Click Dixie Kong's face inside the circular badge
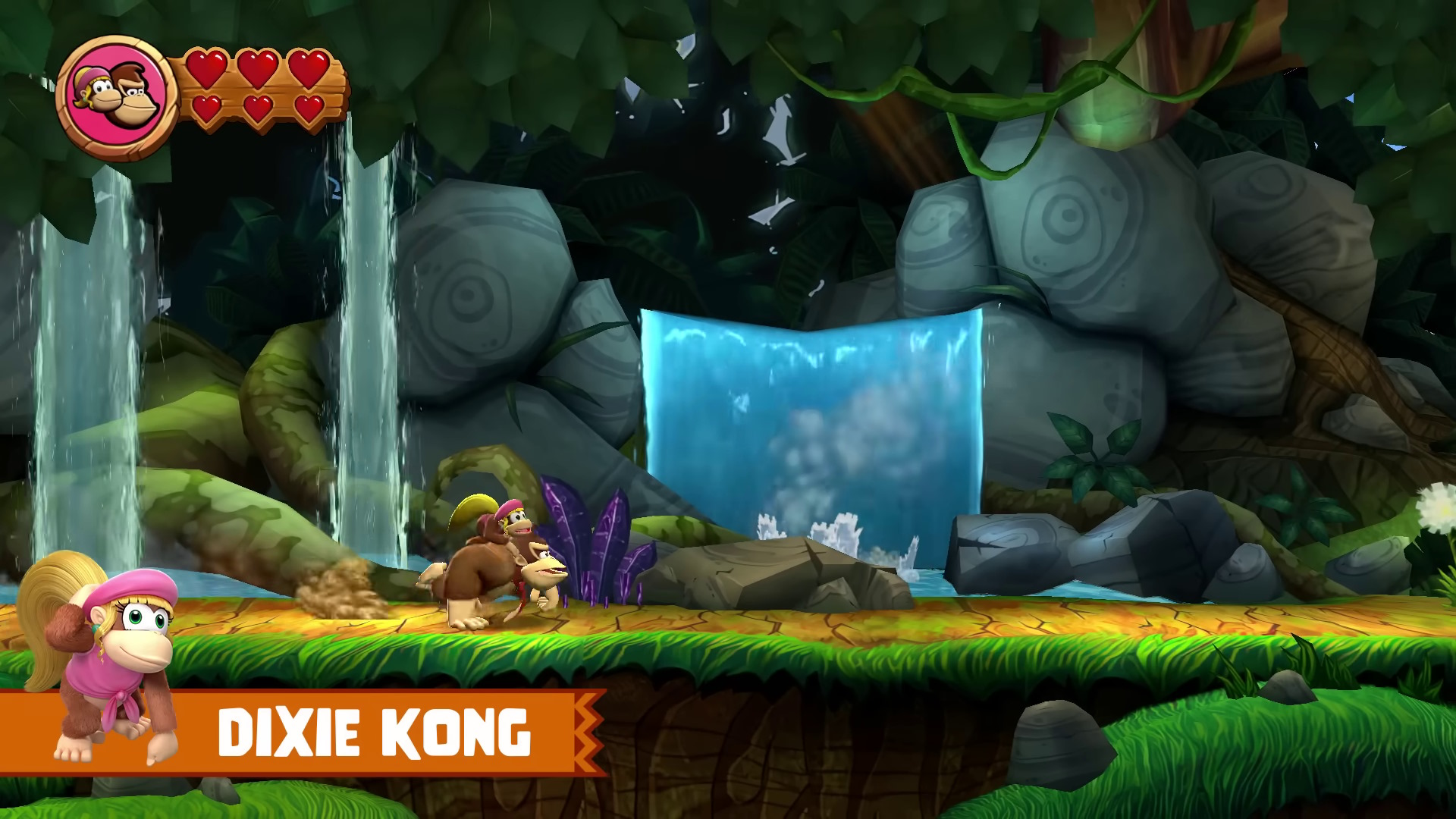 point(99,87)
